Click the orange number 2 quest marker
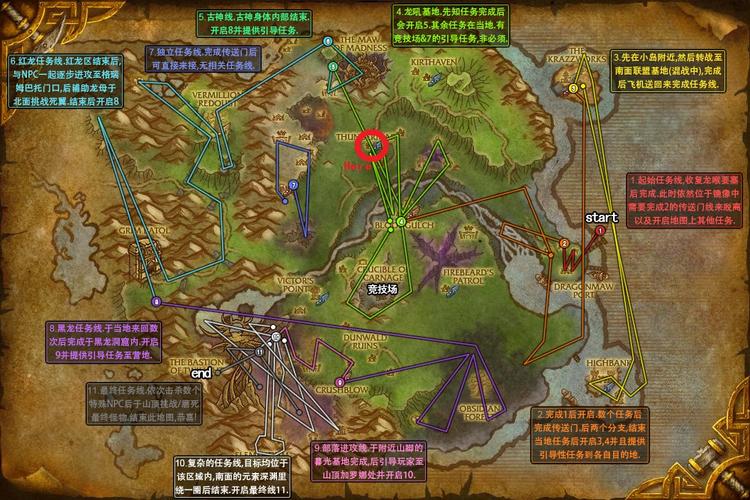This screenshot has width=750, height=500. [x=564, y=242]
